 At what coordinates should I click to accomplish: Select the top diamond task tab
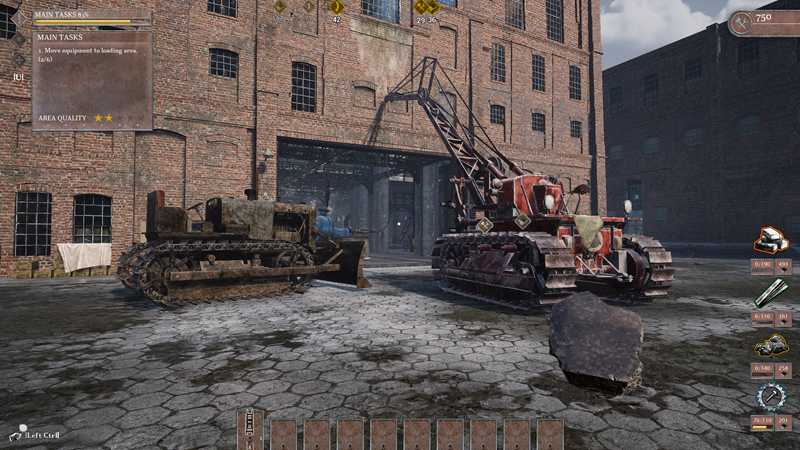coord(19,18)
